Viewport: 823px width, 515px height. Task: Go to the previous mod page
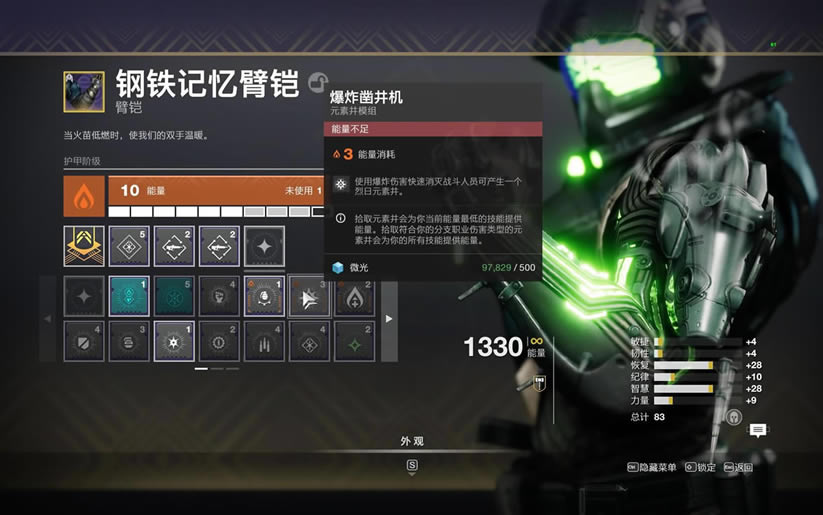(x=49, y=319)
